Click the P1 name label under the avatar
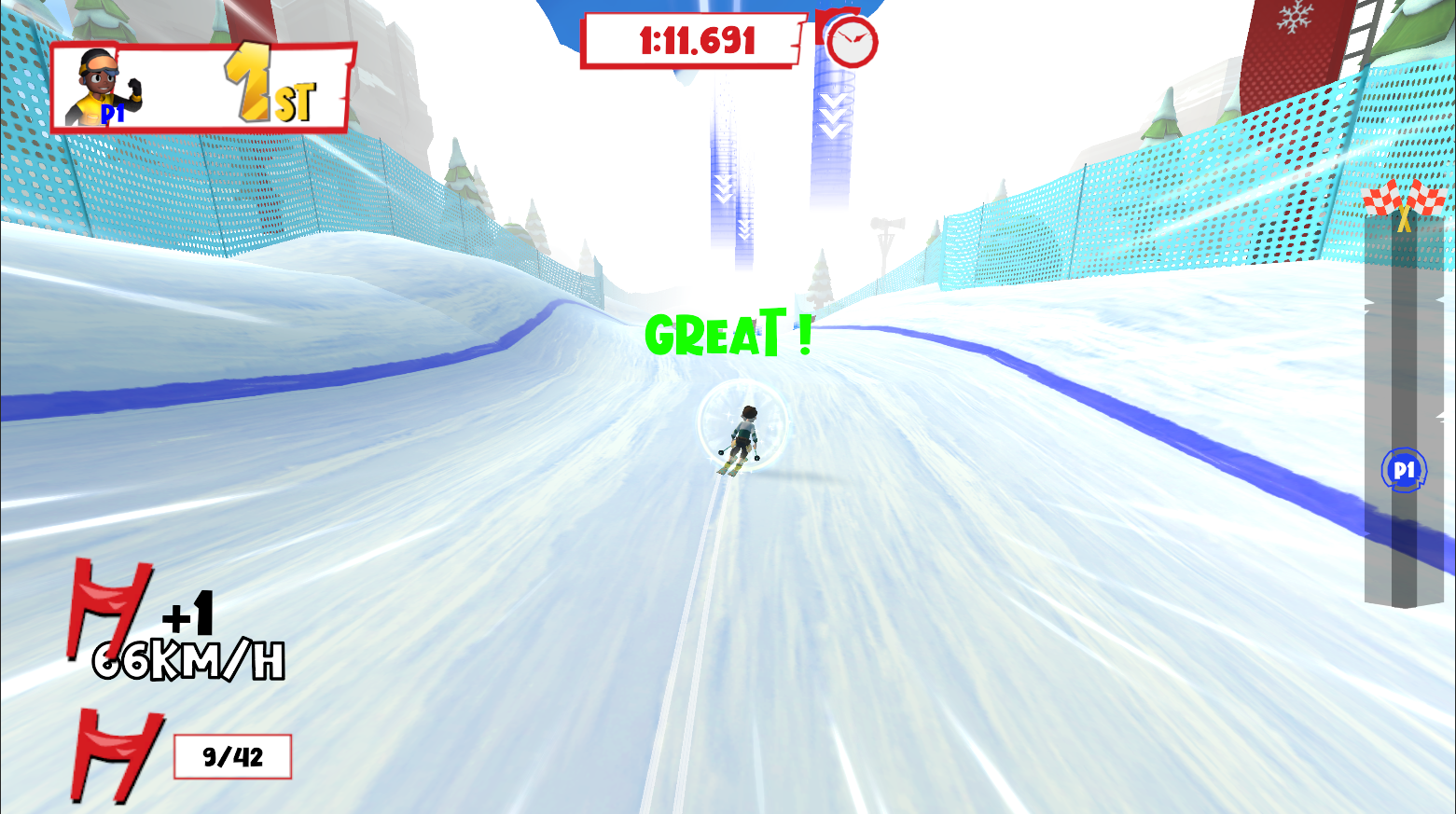The width and height of the screenshot is (1456, 814). (x=113, y=116)
